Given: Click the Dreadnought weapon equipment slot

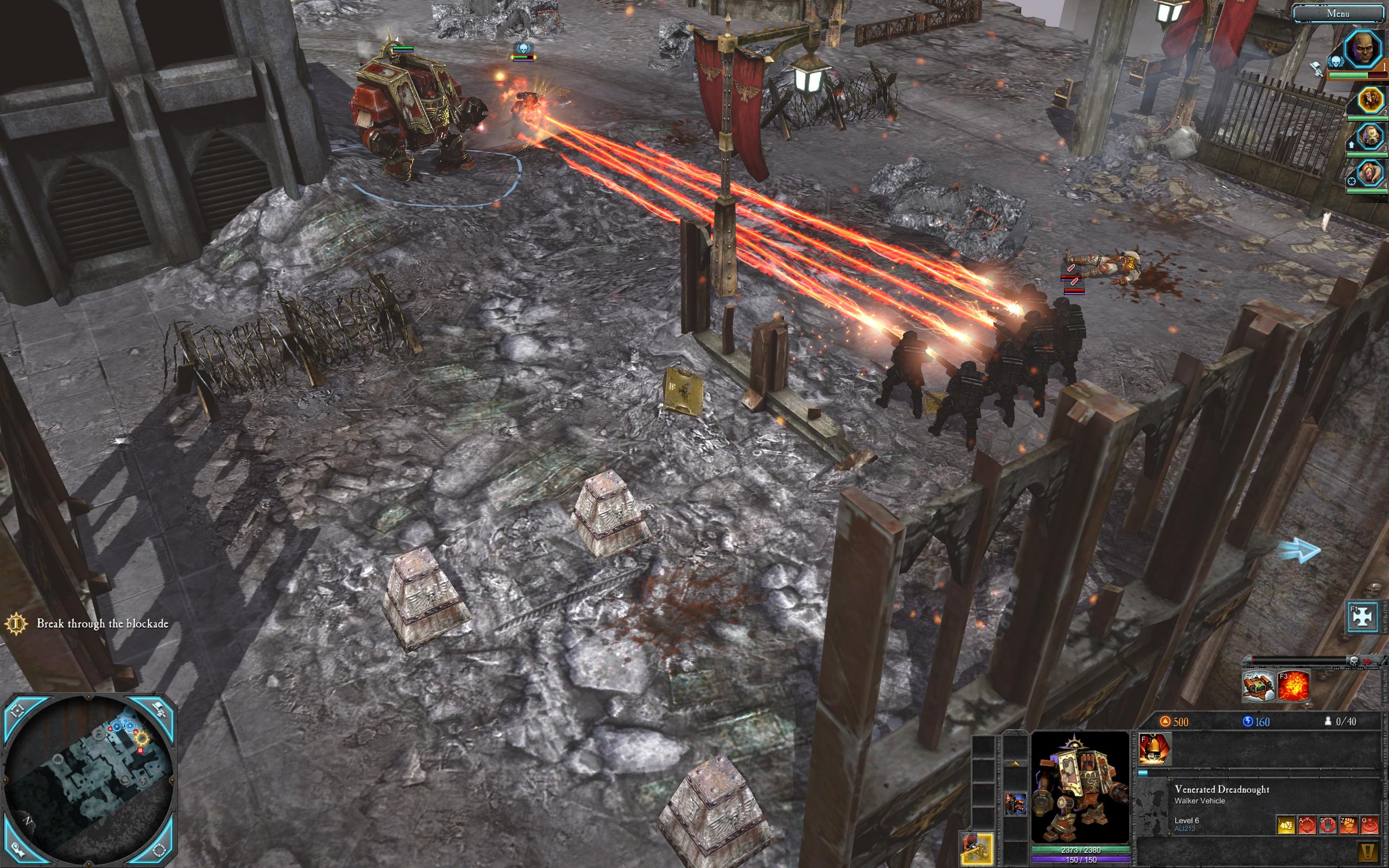Looking at the screenshot, I should [x=1014, y=803].
